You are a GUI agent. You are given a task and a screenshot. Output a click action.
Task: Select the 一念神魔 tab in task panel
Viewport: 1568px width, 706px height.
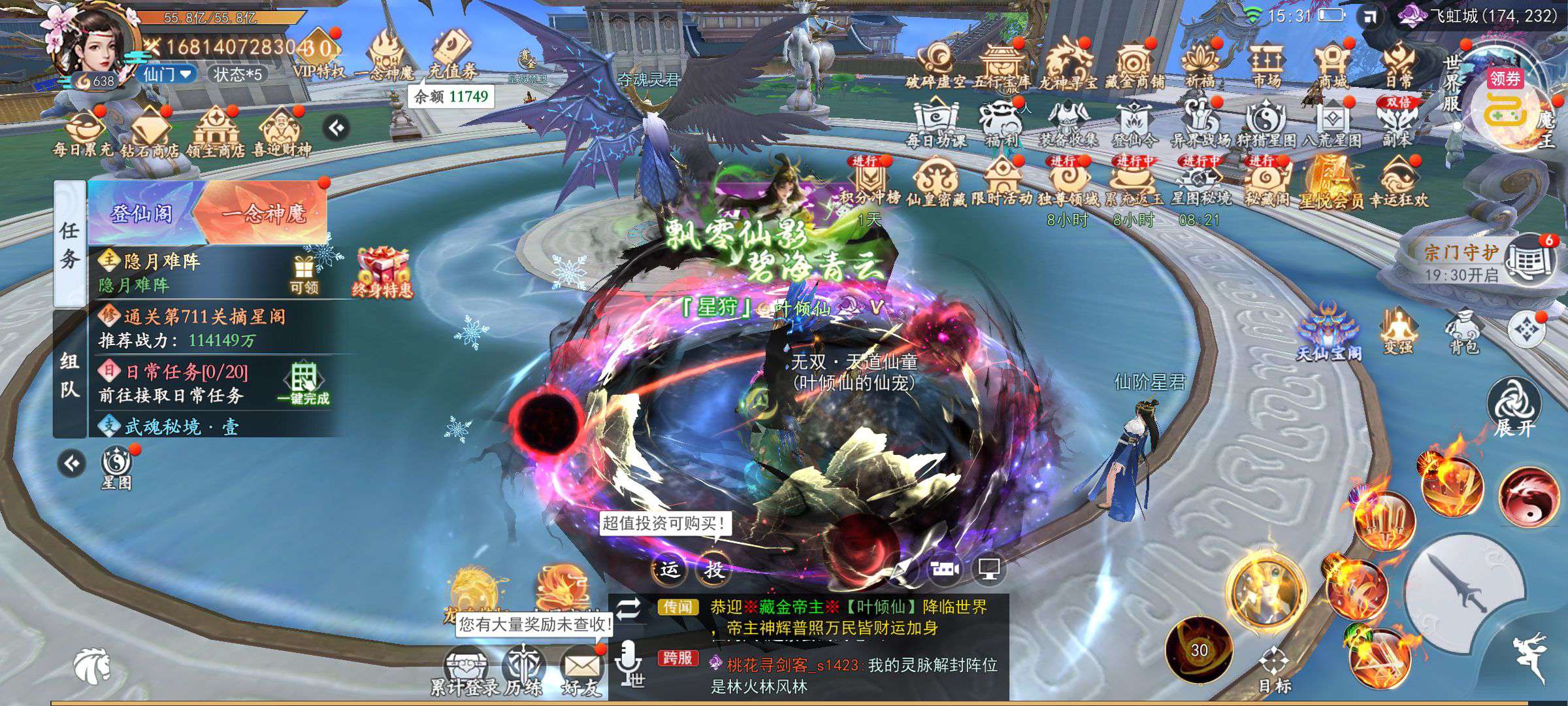[264, 213]
